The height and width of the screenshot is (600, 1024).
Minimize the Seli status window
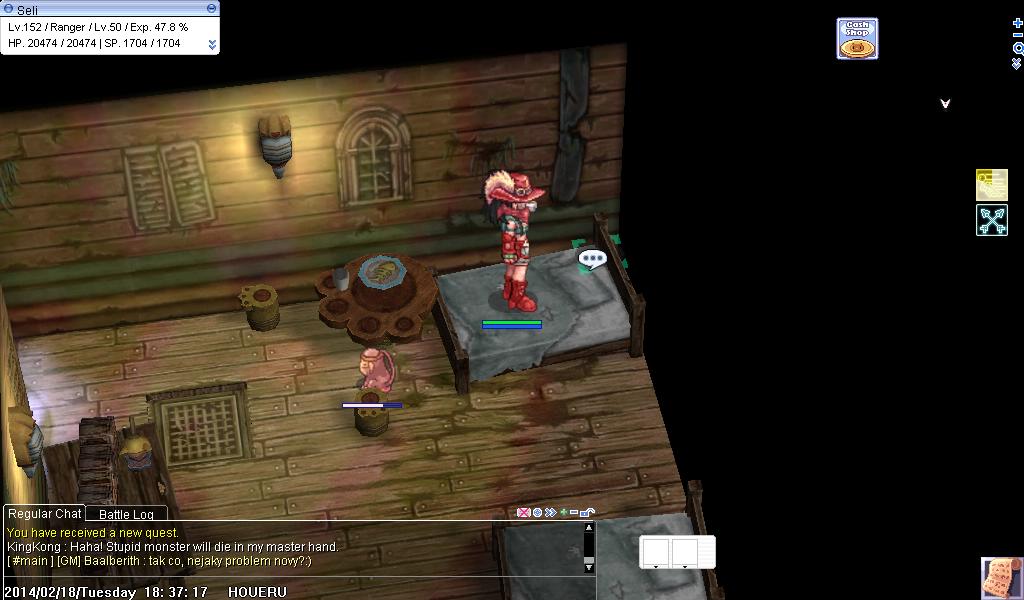click(211, 8)
